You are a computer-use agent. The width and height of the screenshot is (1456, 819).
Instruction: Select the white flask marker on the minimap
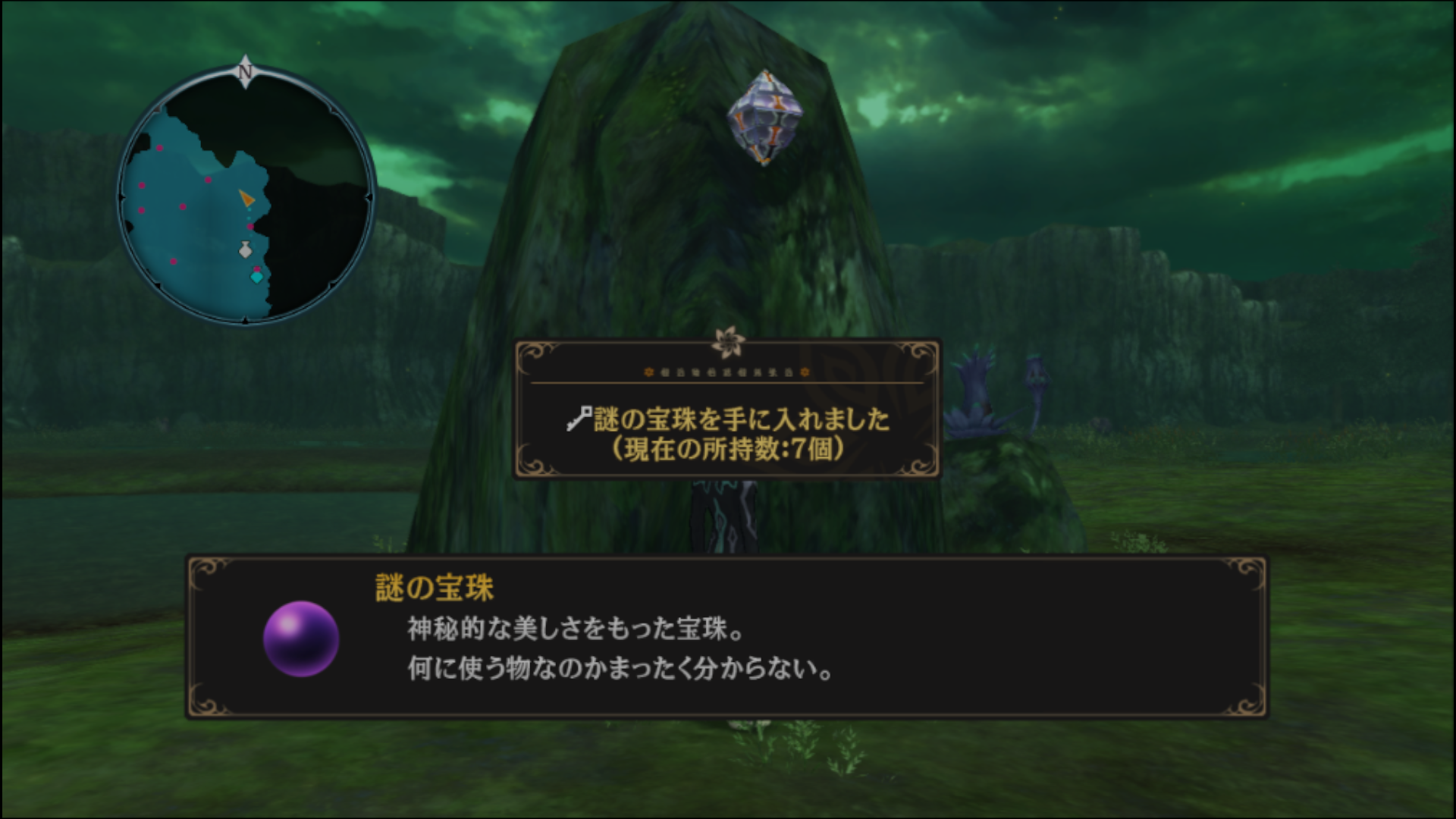(x=245, y=248)
